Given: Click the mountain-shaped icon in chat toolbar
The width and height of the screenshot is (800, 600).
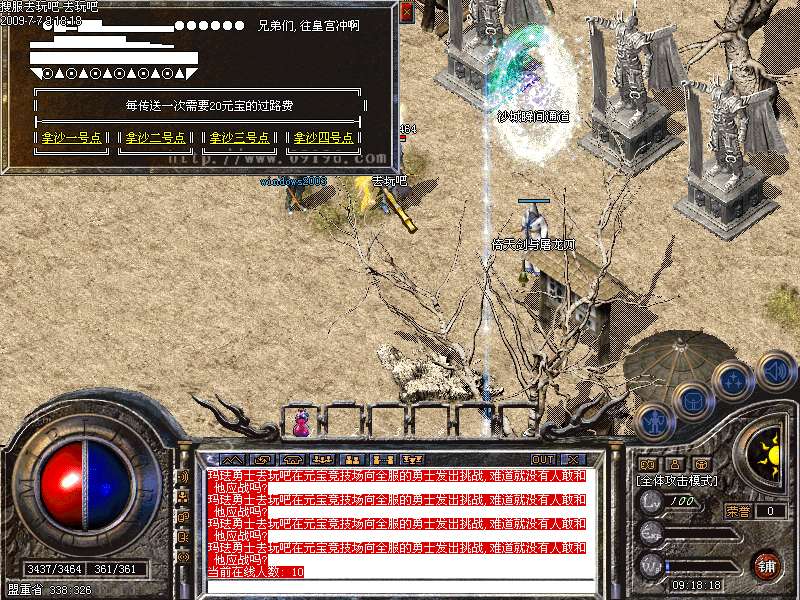Looking at the screenshot, I should [x=231, y=460].
